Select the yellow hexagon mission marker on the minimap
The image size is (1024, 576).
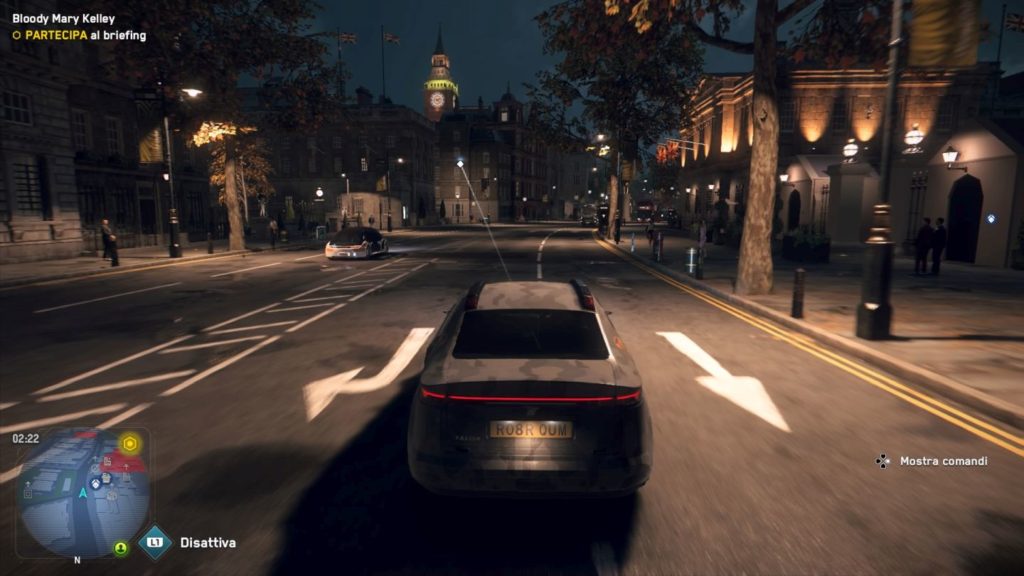(129, 443)
